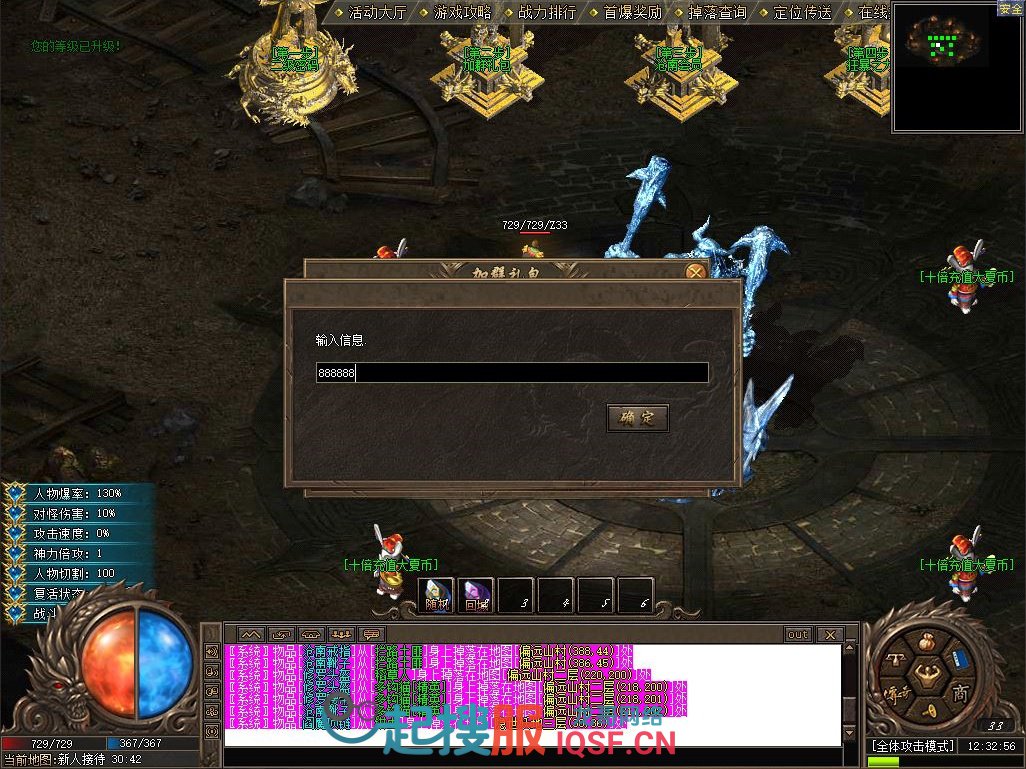Viewport: 1026px width, 769px height.
Task: Open the 活动大厅 menu
Action: point(371,13)
